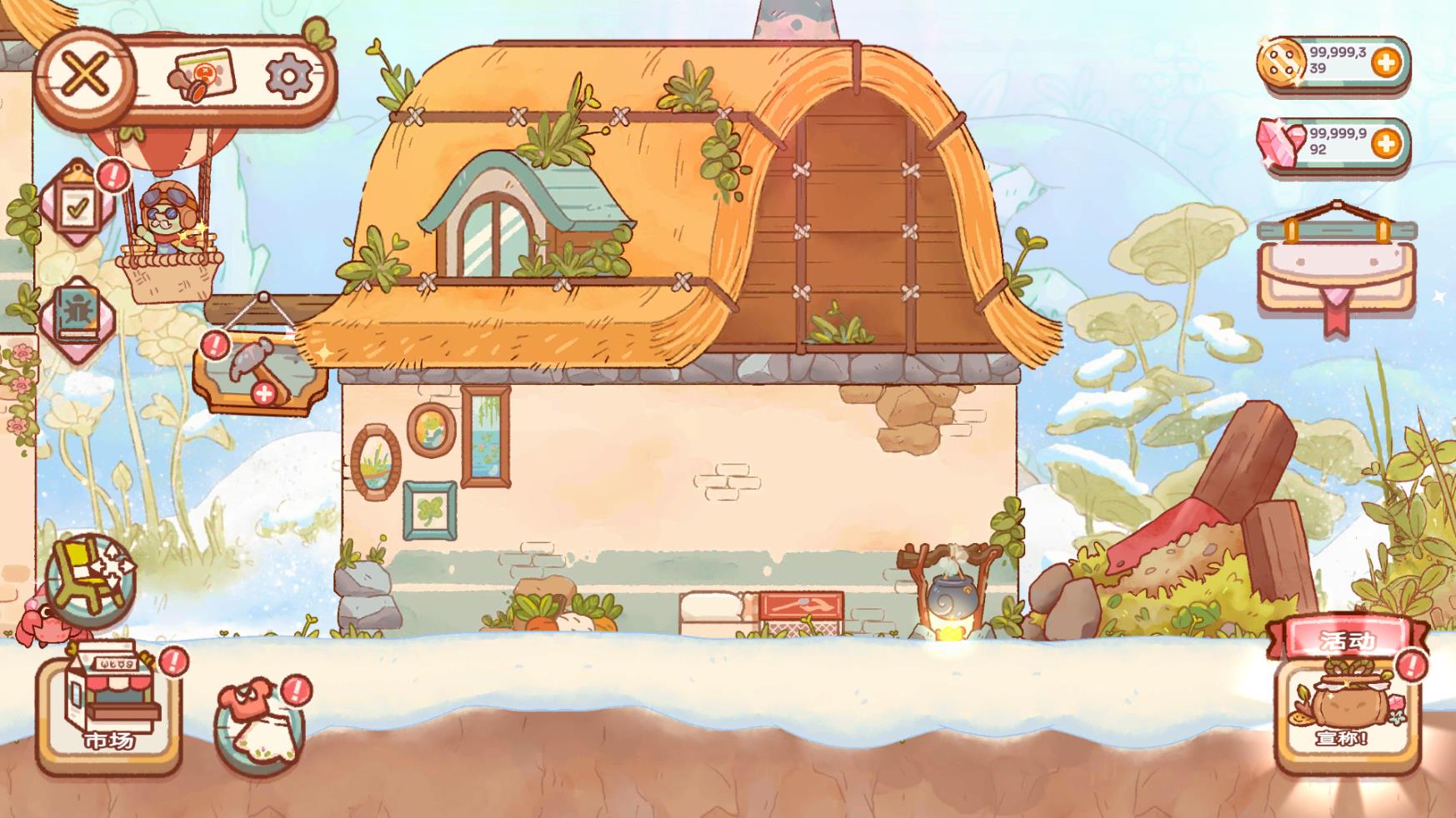The height and width of the screenshot is (818, 1456).
Task: Open the photo album card icon
Action: [203, 77]
